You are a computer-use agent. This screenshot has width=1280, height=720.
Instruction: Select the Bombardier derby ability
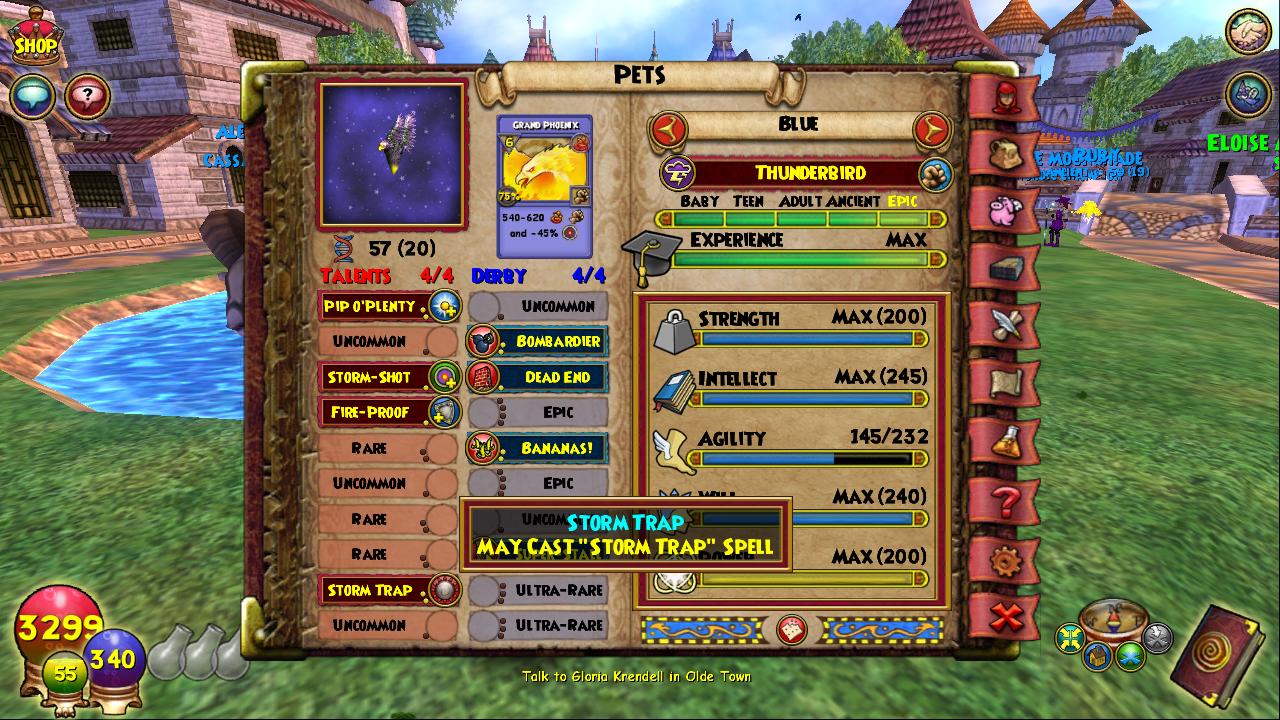[x=538, y=342]
